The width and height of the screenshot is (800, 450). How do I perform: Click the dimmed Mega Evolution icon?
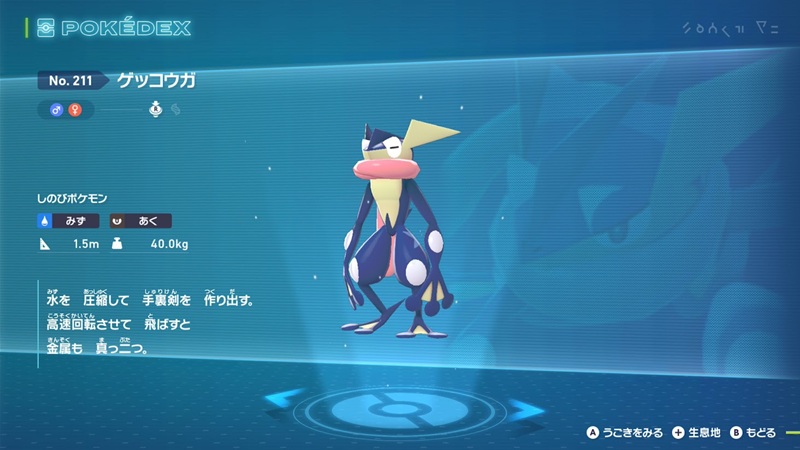click(175, 108)
